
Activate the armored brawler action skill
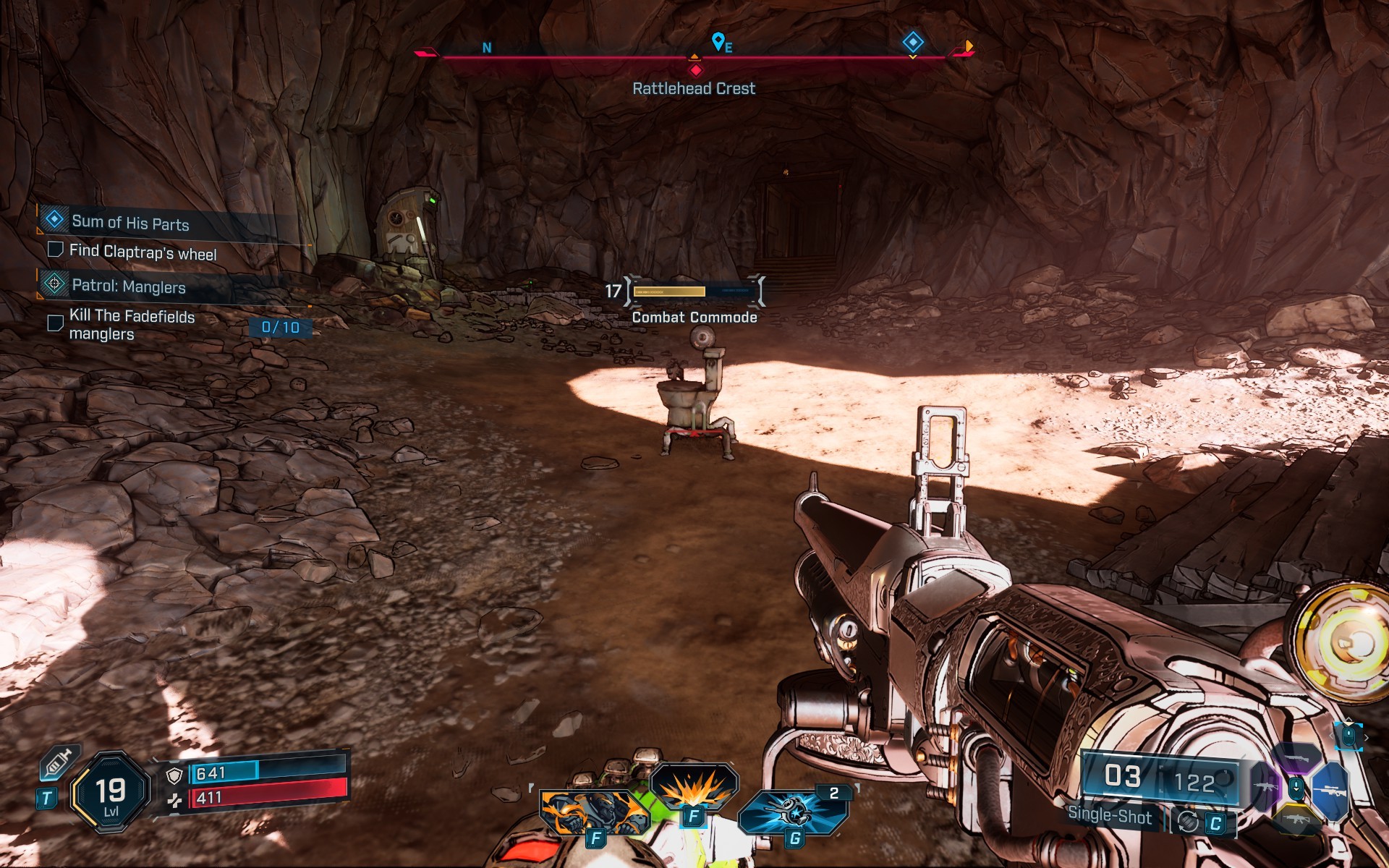pyautogui.click(x=593, y=812)
